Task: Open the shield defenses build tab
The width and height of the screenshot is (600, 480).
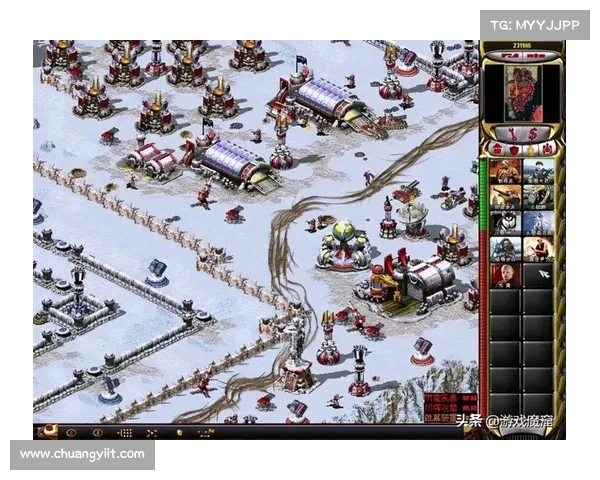Action: point(515,150)
